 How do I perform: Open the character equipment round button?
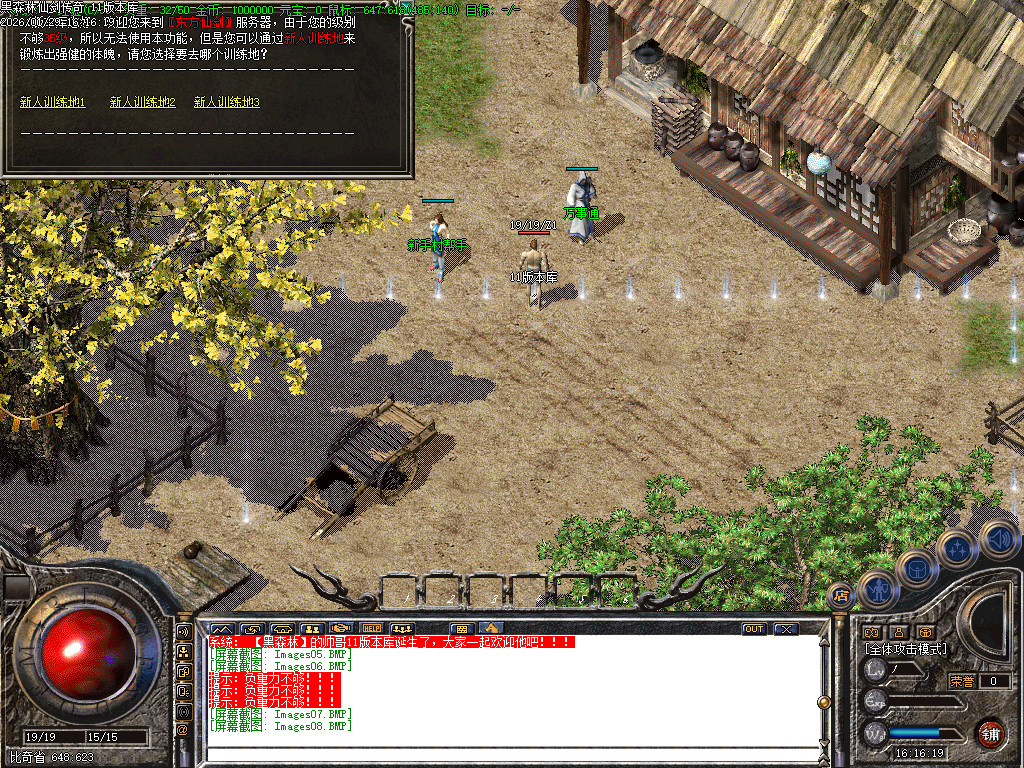pos(878,591)
